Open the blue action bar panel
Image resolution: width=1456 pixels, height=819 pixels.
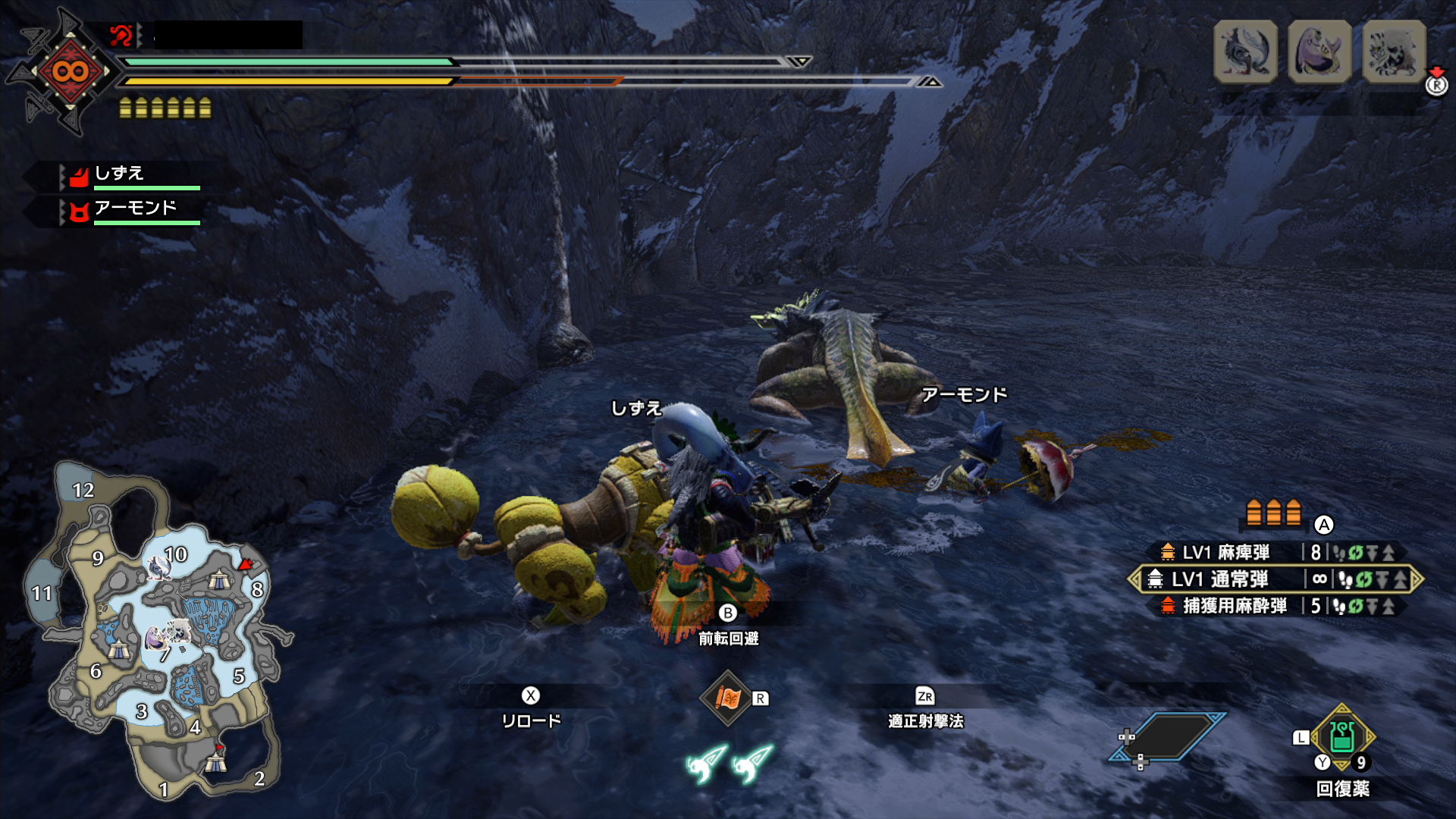click(1168, 737)
